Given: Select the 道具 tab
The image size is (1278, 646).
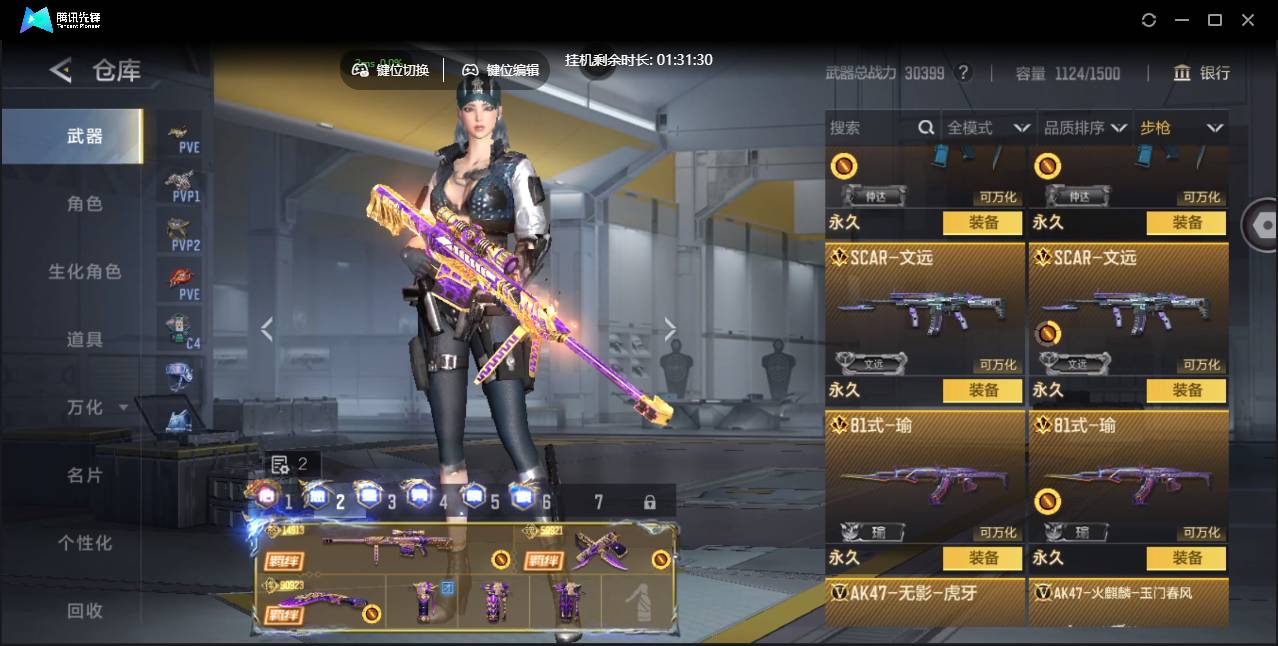Looking at the screenshot, I should click(85, 340).
